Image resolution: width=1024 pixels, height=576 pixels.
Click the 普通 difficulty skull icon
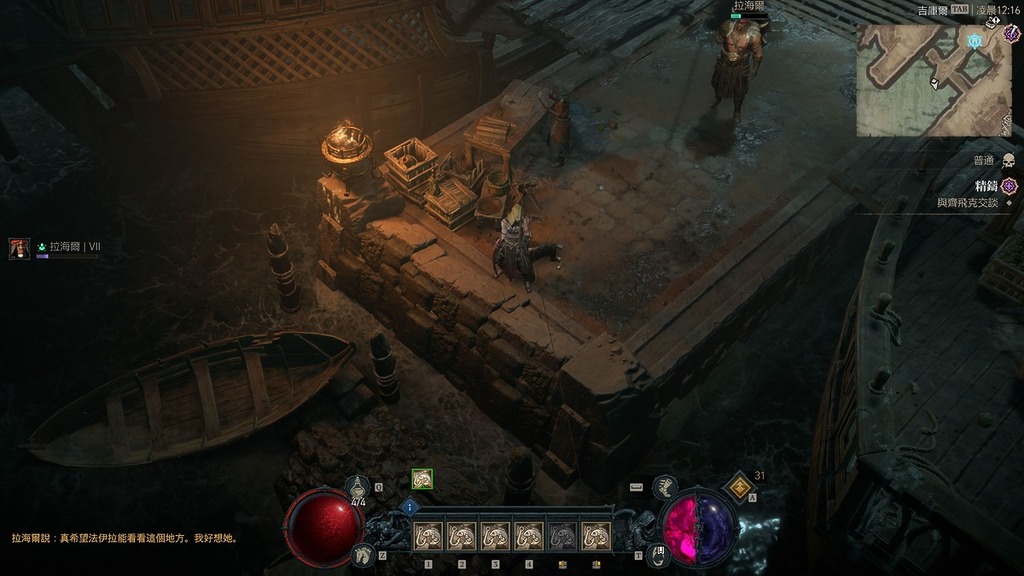click(1008, 160)
